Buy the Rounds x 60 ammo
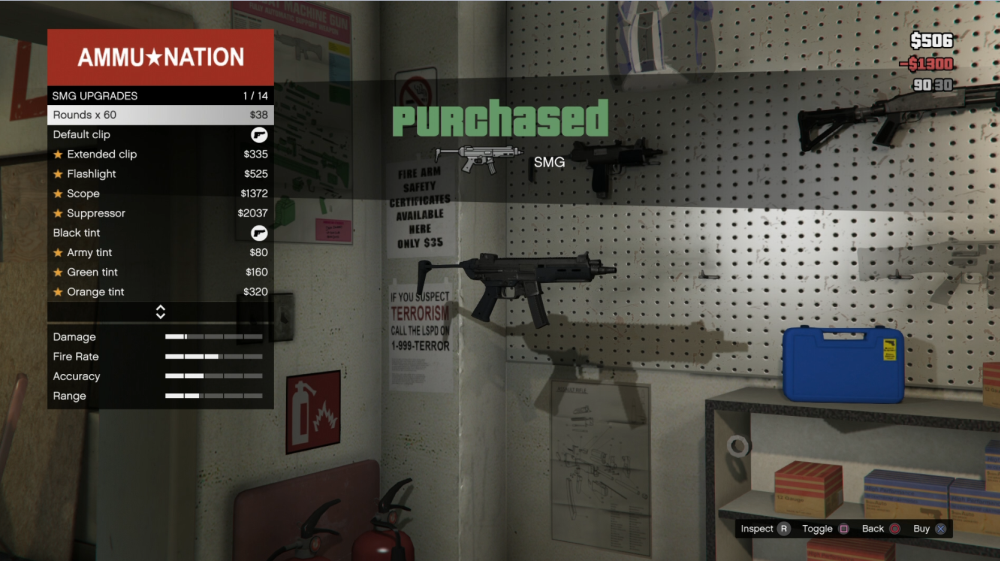 click(x=160, y=115)
